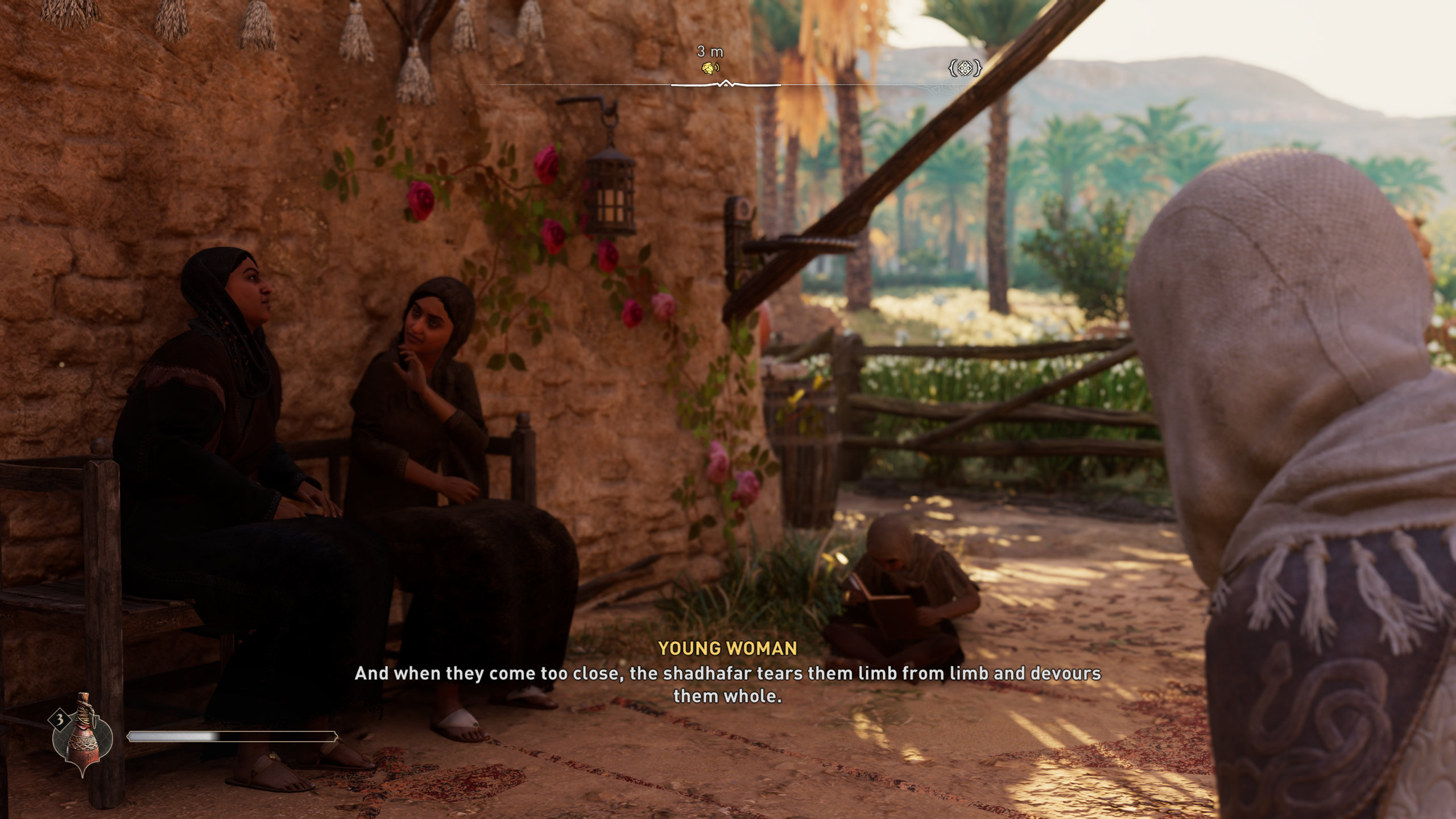Select the elixir flask icon
Image resolution: width=1456 pixels, height=819 pixels.
(83, 734)
